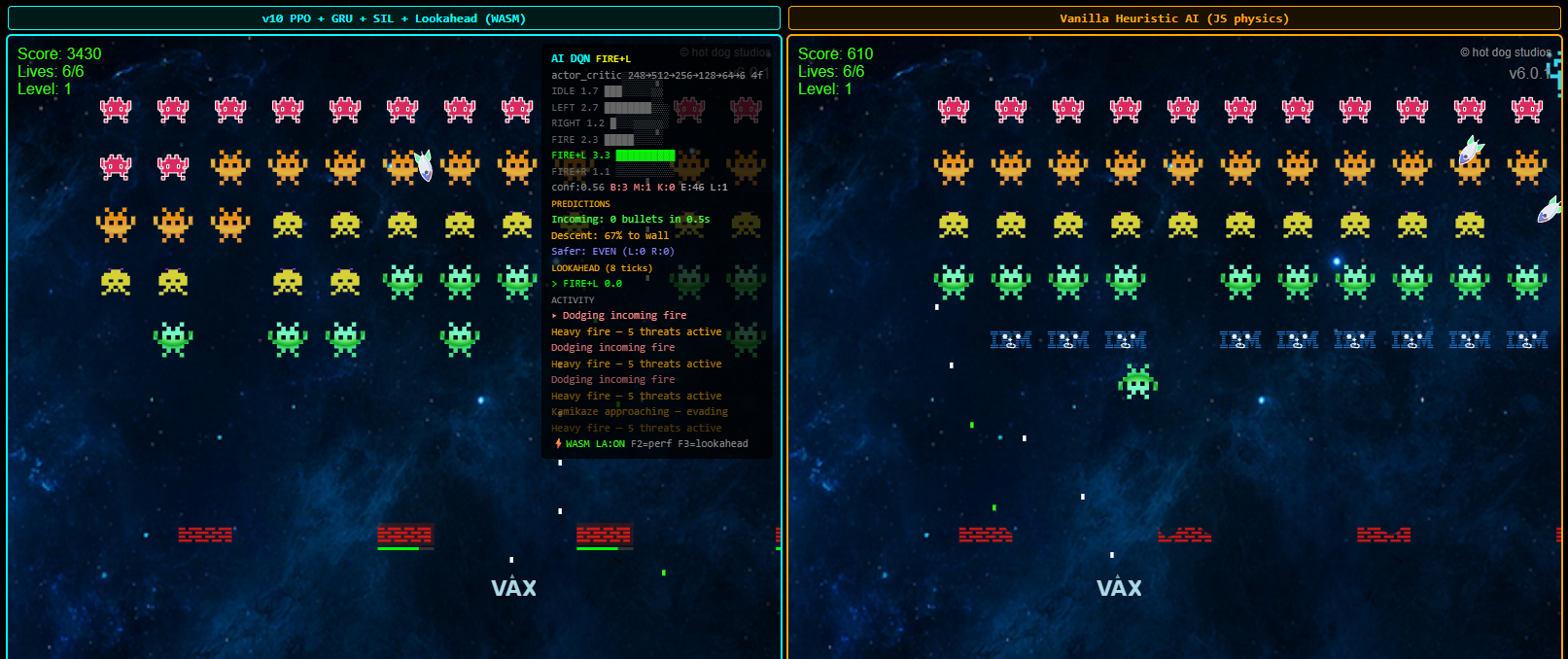This screenshot has height=659, width=1568.
Task: Click the Vanilla Heuristic AI header bar
Action: click(1173, 18)
